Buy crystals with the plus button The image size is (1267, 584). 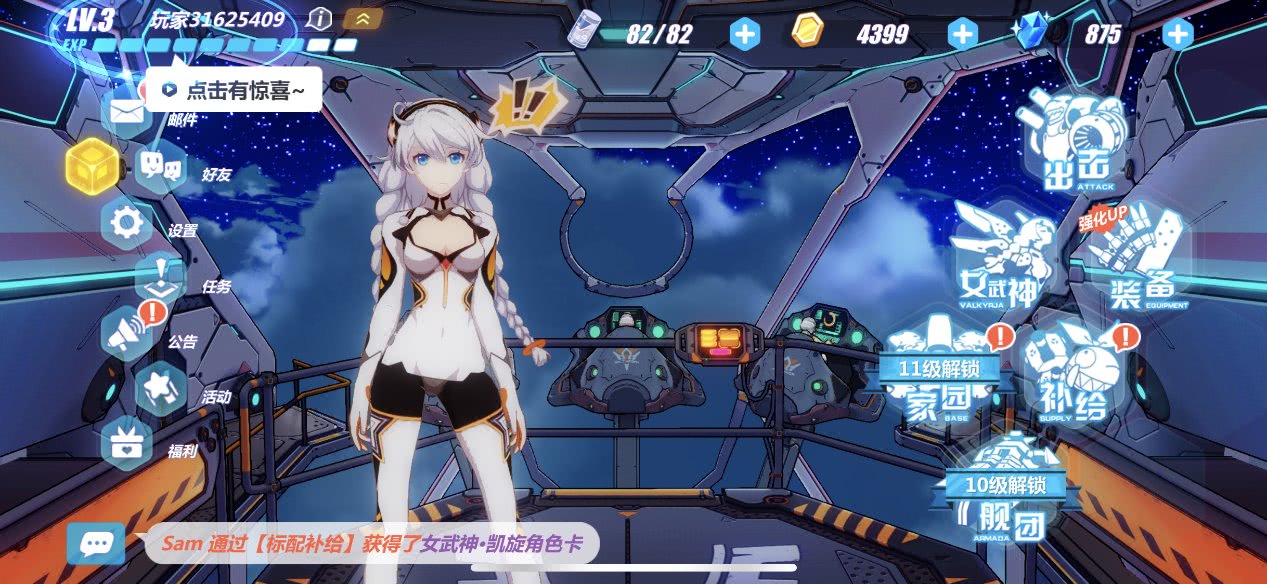point(1178,34)
